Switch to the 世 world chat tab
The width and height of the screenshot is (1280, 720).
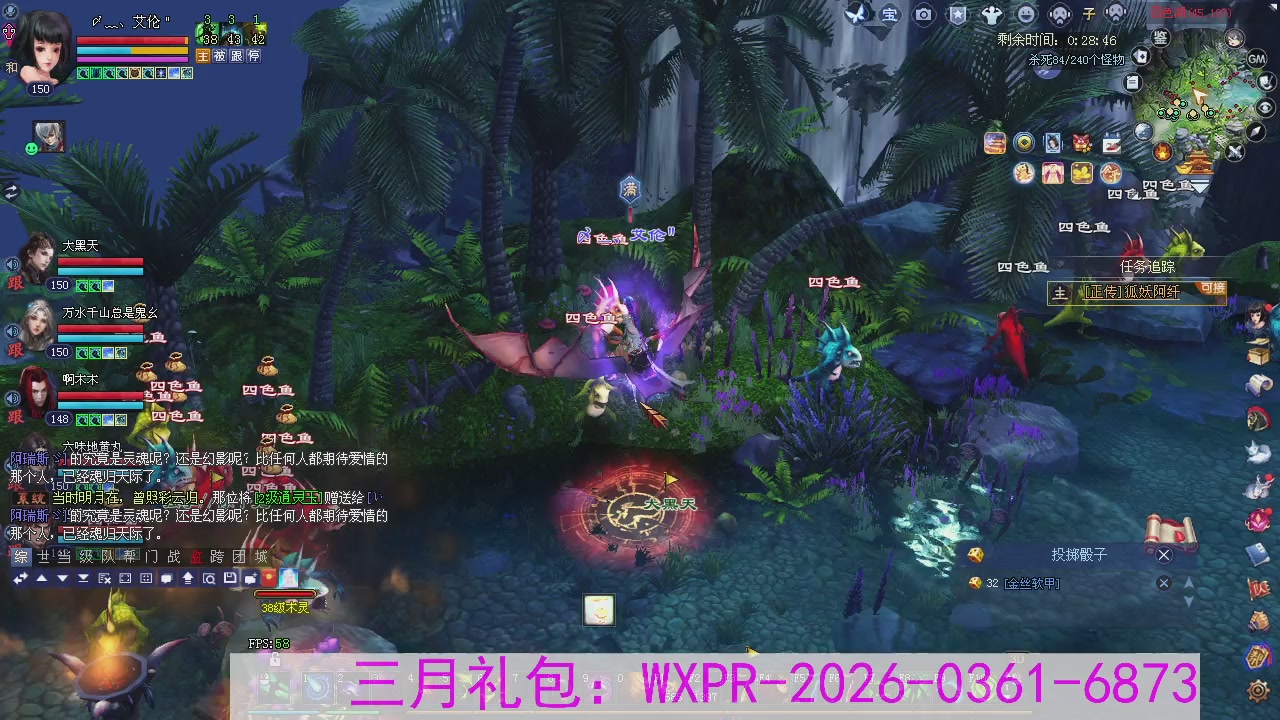click(41, 557)
